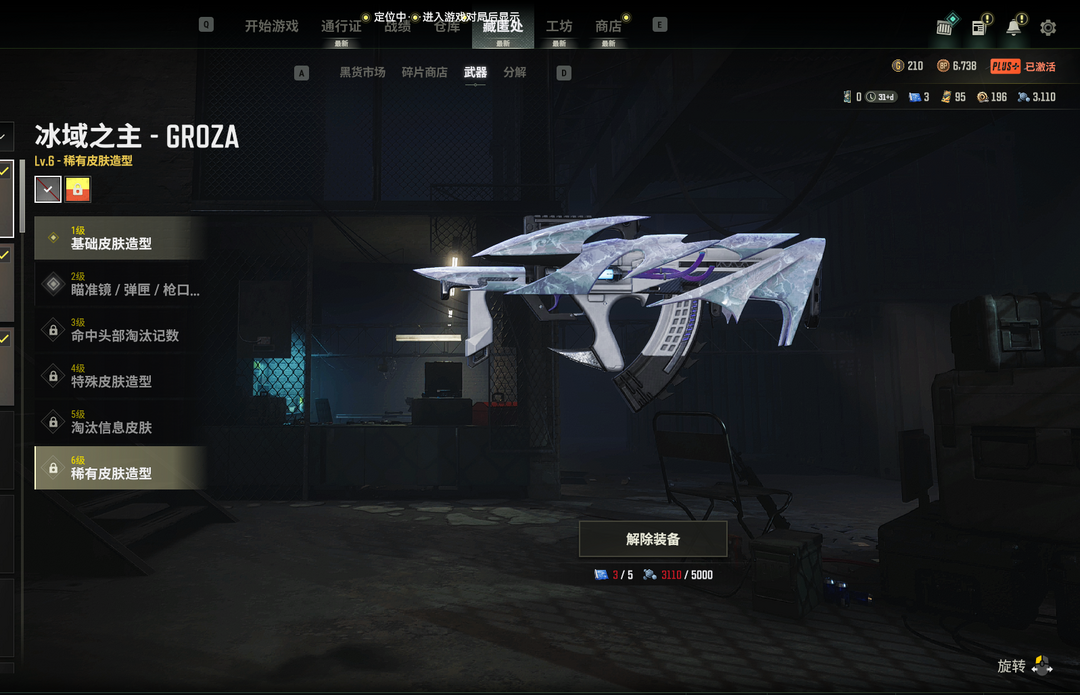Open the settings gear icon
Viewport: 1080px width, 695px height.
(x=1048, y=28)
